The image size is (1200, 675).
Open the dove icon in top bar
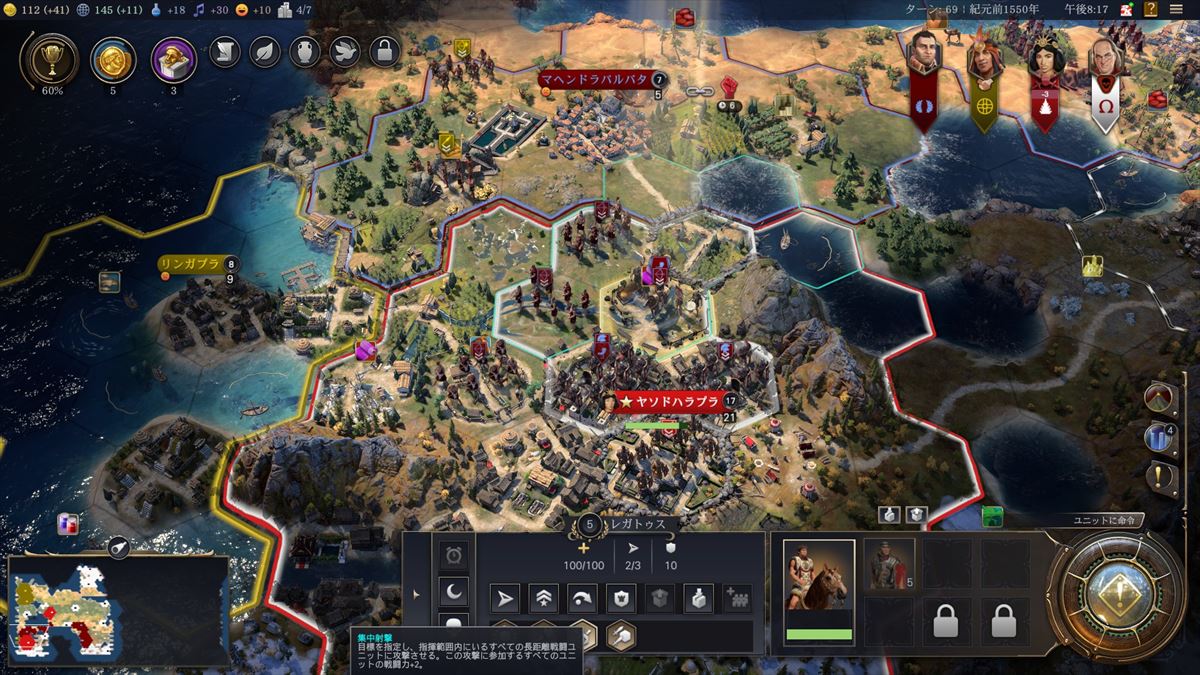click(x=345, y=50)
